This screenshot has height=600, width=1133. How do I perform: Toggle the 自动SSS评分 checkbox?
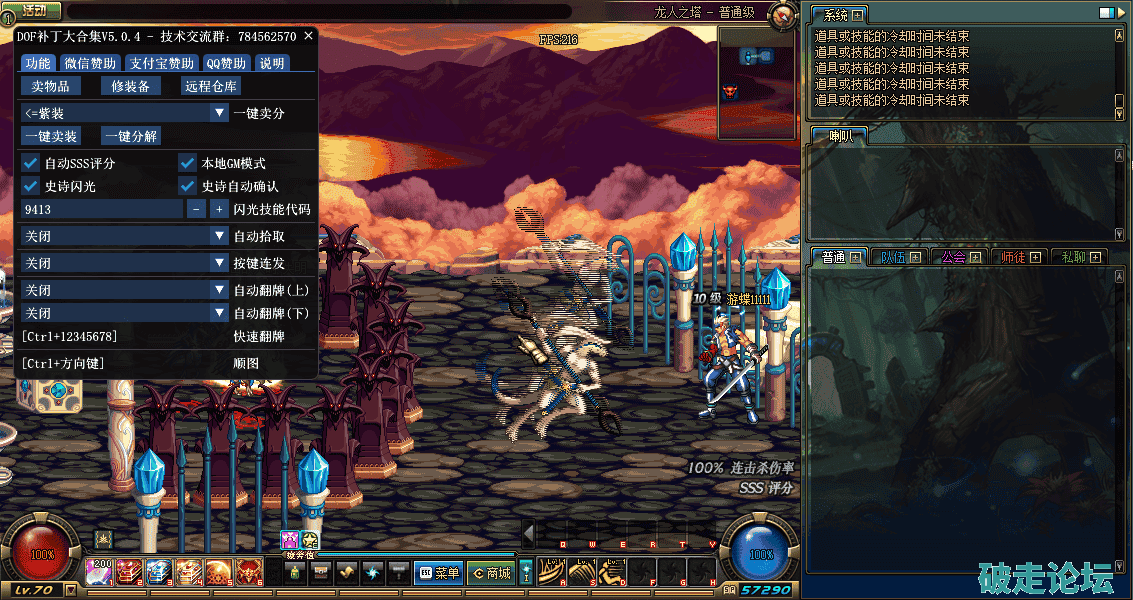30,163
